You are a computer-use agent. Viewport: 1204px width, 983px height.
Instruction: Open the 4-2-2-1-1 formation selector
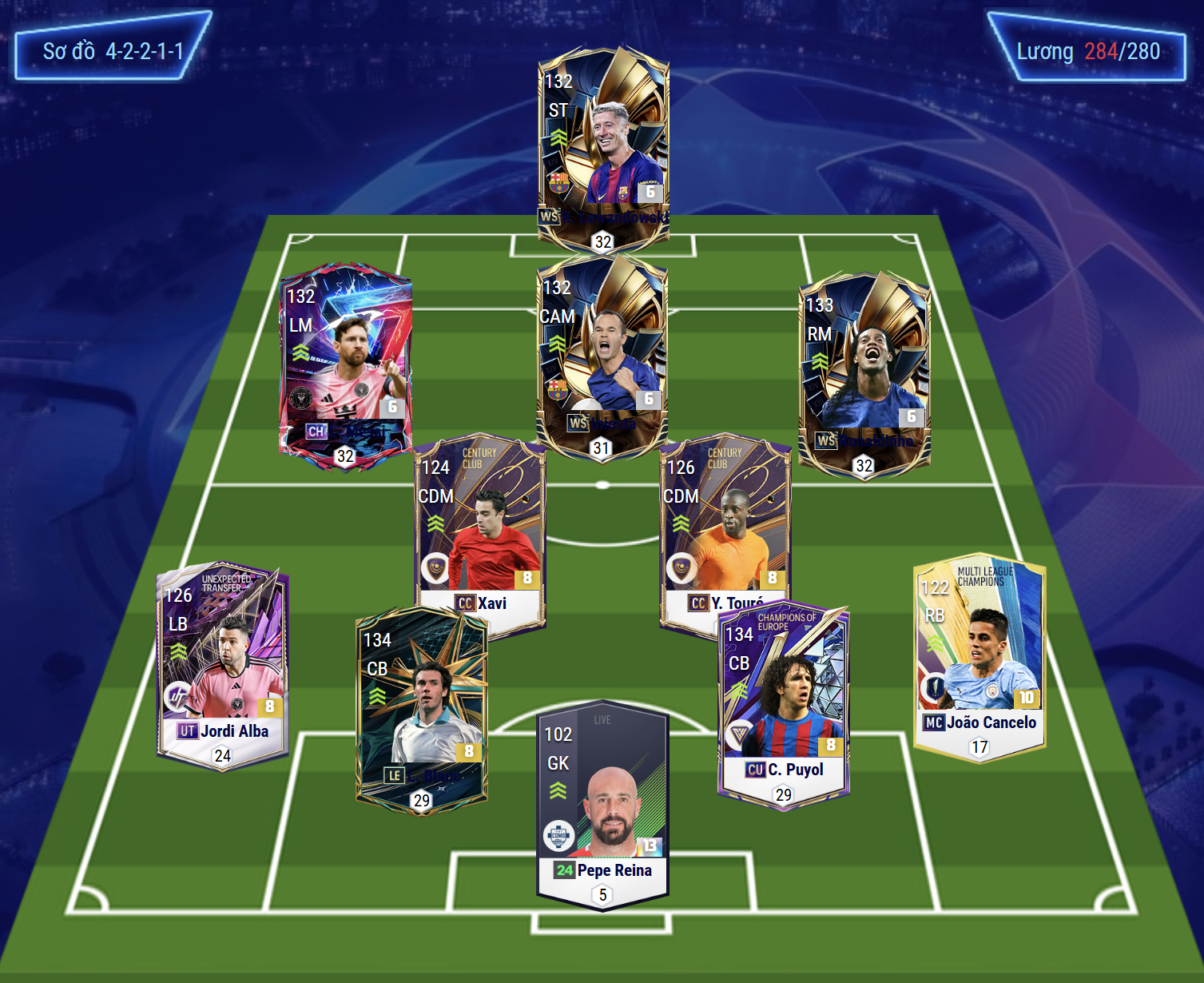click(x=113, y=52)
